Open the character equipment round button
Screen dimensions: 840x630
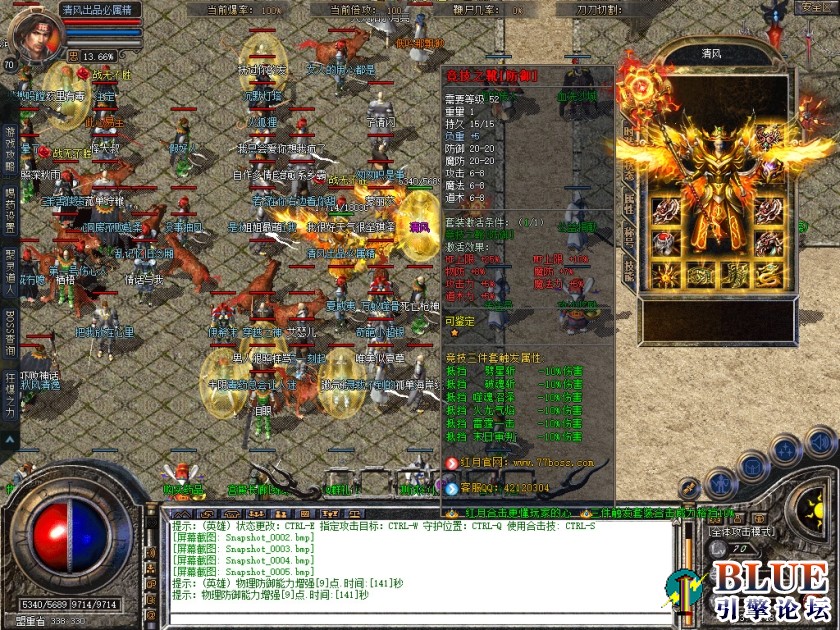720,484
